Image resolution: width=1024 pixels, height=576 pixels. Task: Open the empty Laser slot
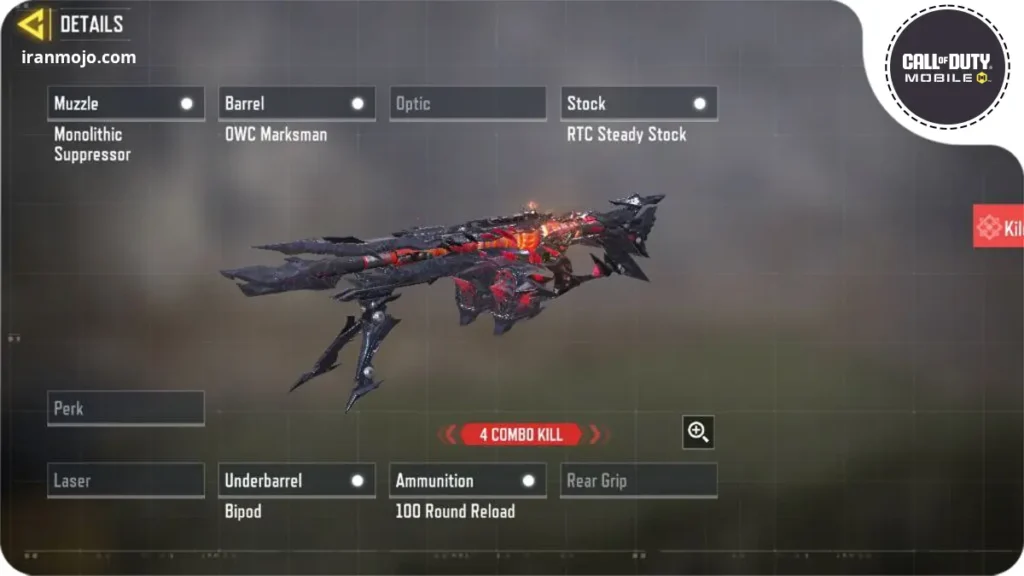click(x=125, y=481)
